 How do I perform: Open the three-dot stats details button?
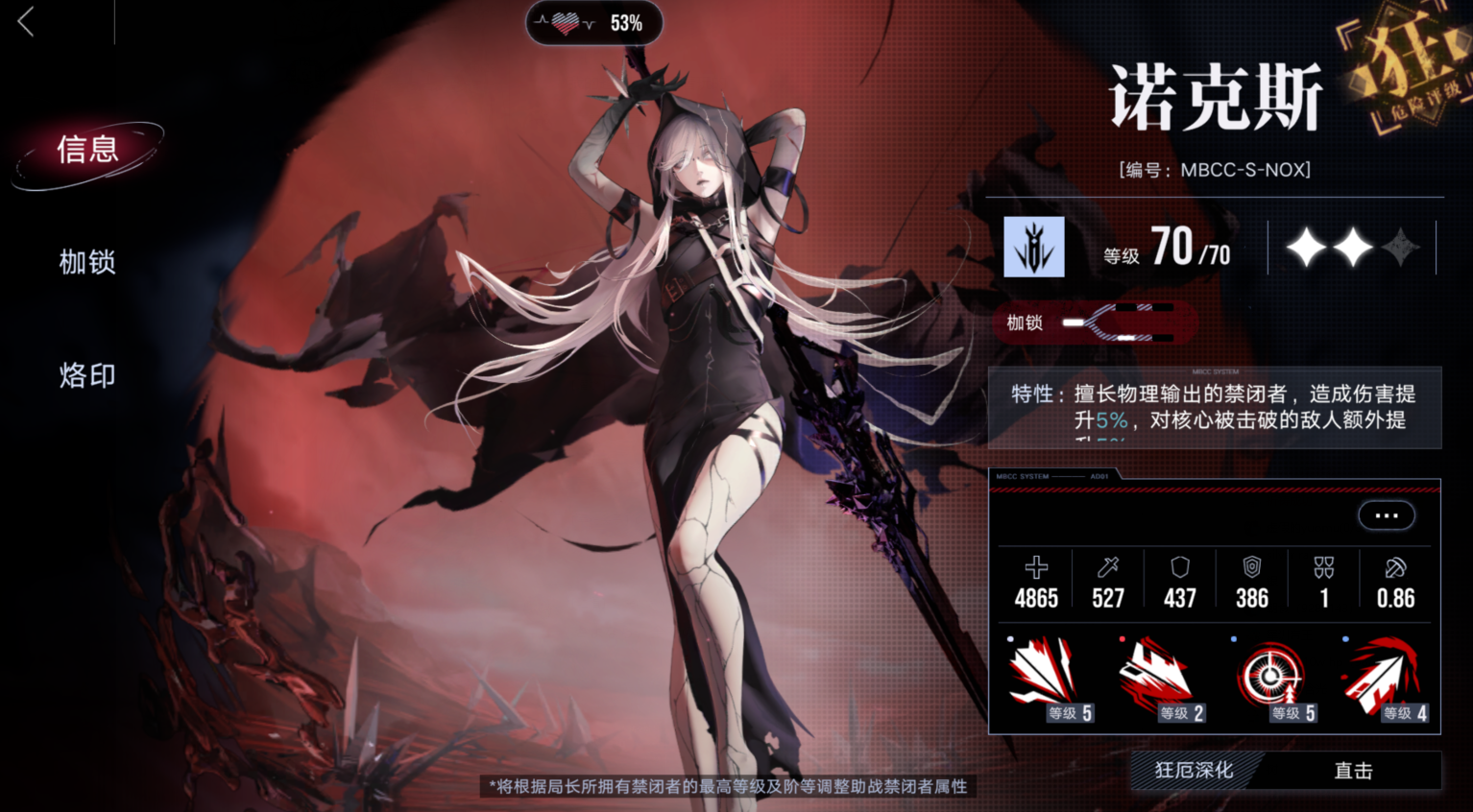(1386, 515)
